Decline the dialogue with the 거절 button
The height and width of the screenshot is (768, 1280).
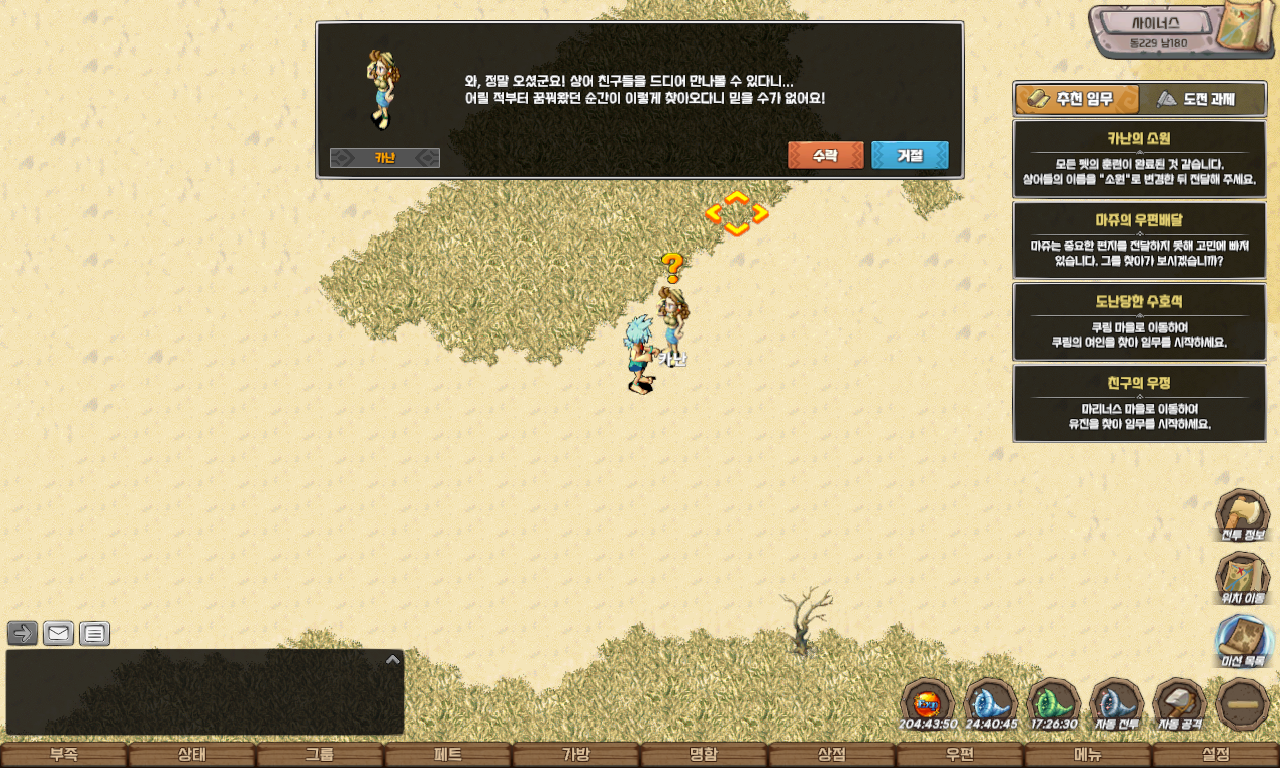(909, 155)
